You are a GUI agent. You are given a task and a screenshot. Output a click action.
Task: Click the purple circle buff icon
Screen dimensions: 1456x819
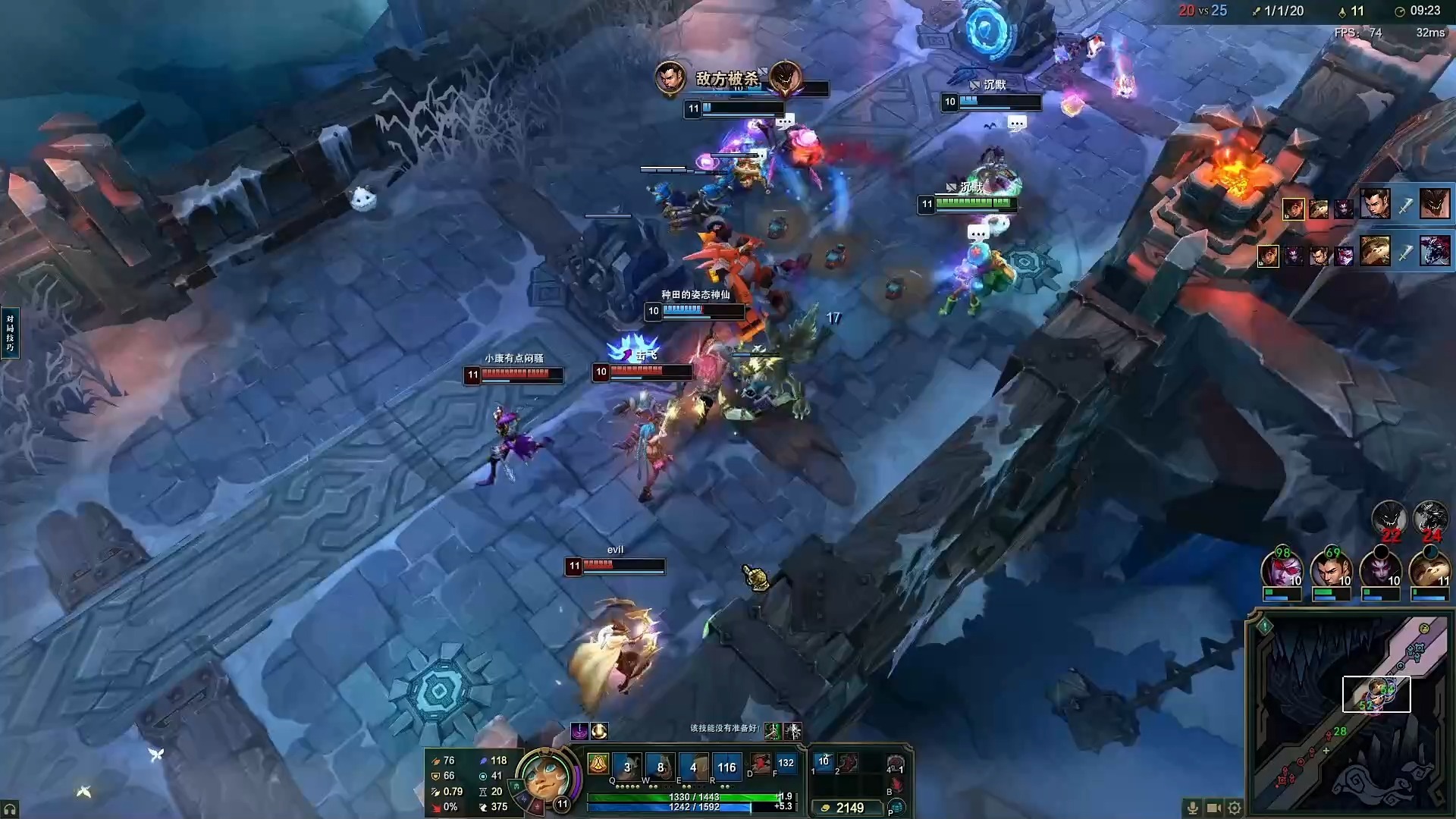579,731
